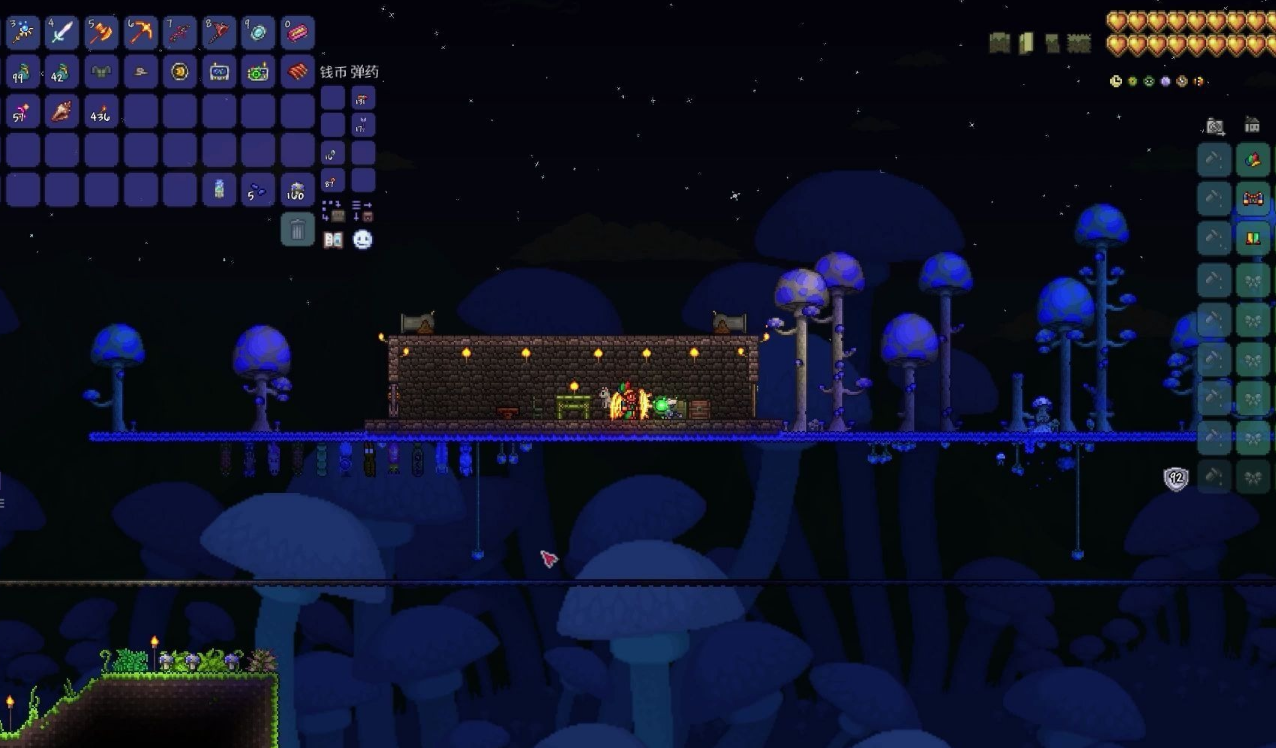Click the bag stack of 42
This screenshot has width=1276, height=748.
click(62, 72)
